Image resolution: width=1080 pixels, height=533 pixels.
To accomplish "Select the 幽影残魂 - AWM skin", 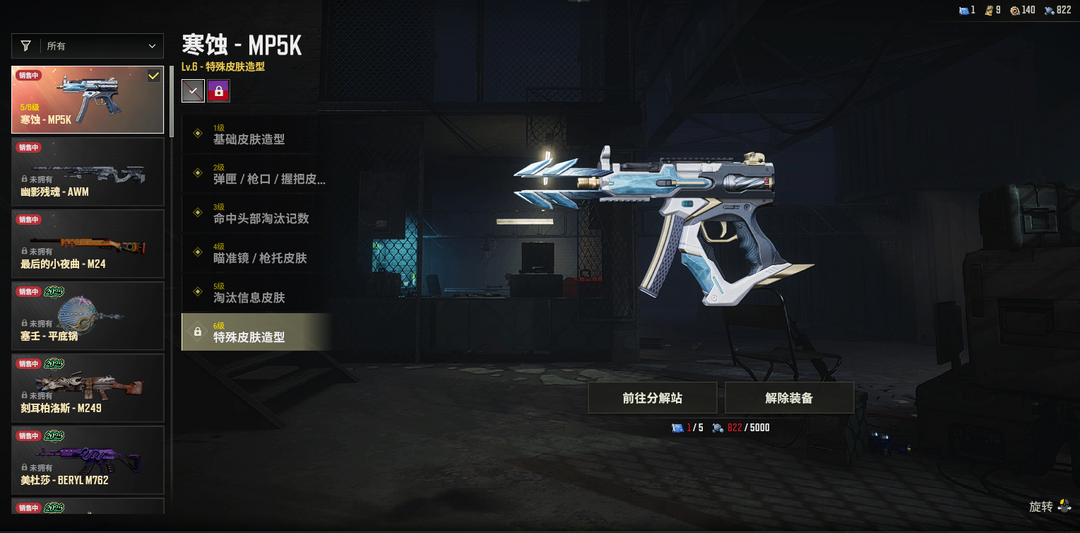I will [88, 171].
